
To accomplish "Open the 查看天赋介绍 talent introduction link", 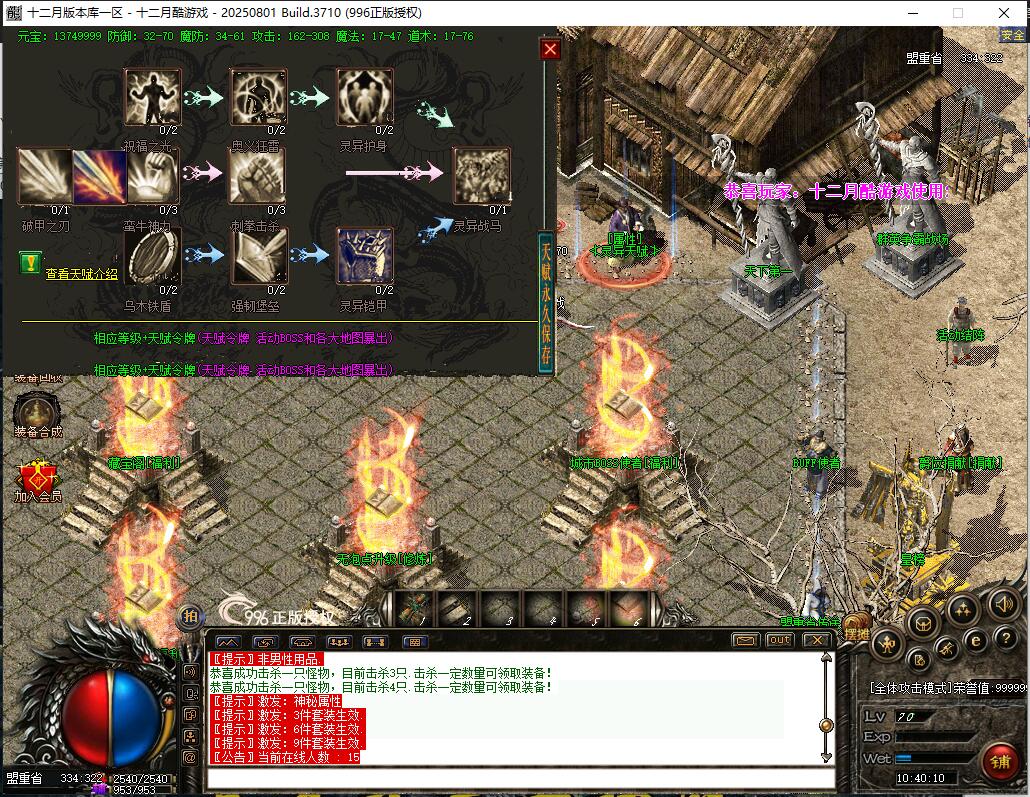I will (81, 273).
